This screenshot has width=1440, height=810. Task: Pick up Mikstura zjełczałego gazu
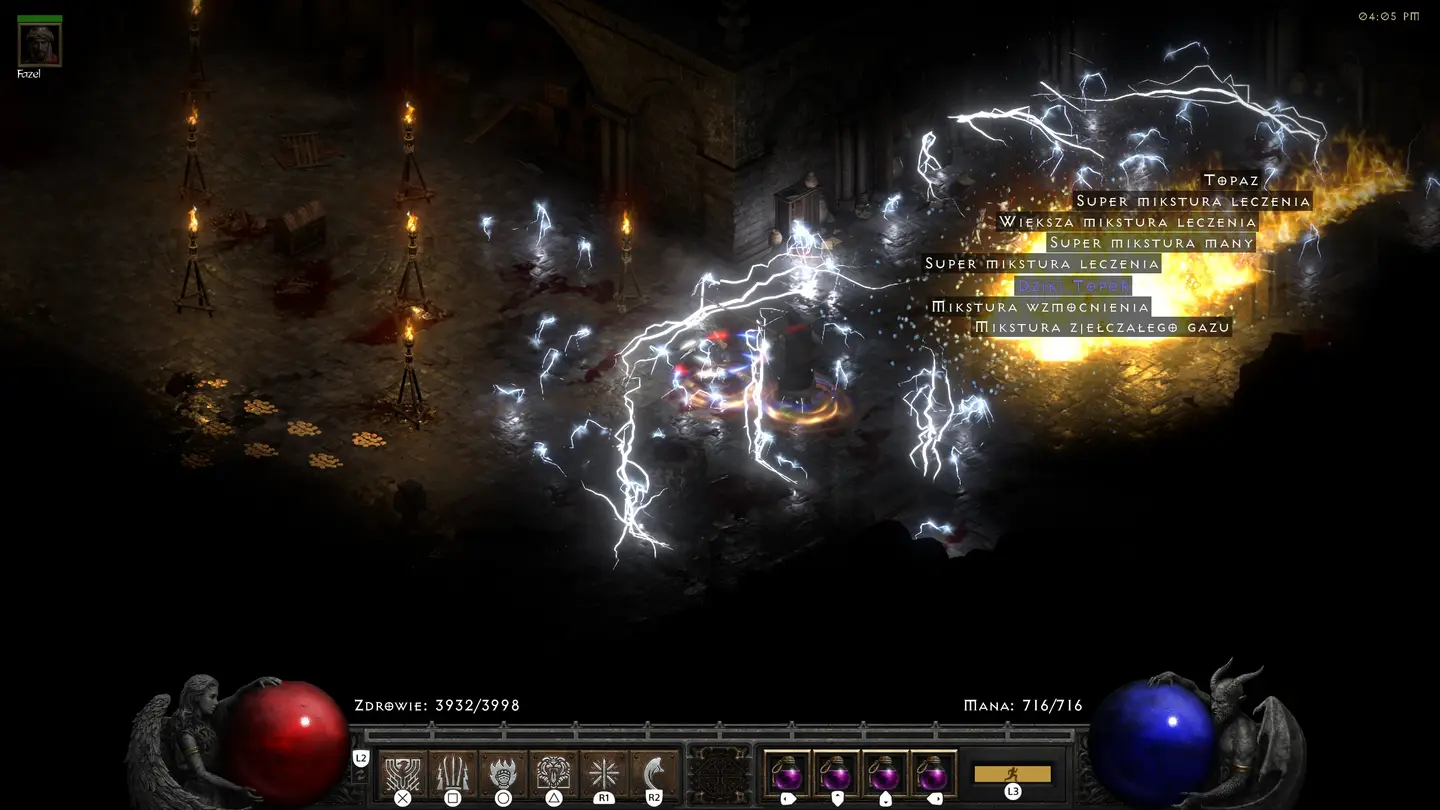1101,328
